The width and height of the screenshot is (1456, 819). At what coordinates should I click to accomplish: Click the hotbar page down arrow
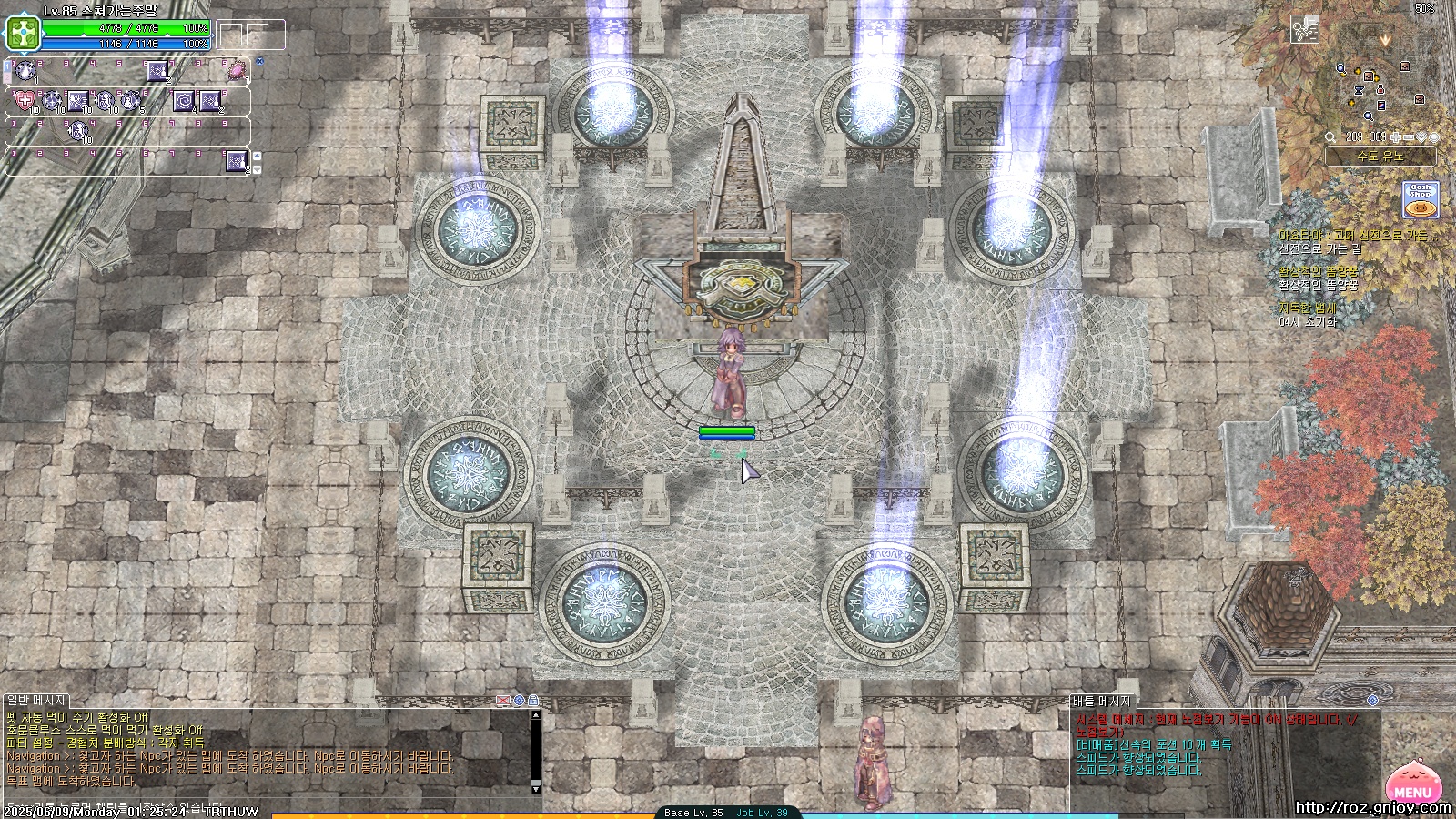(x=257, y=169)
